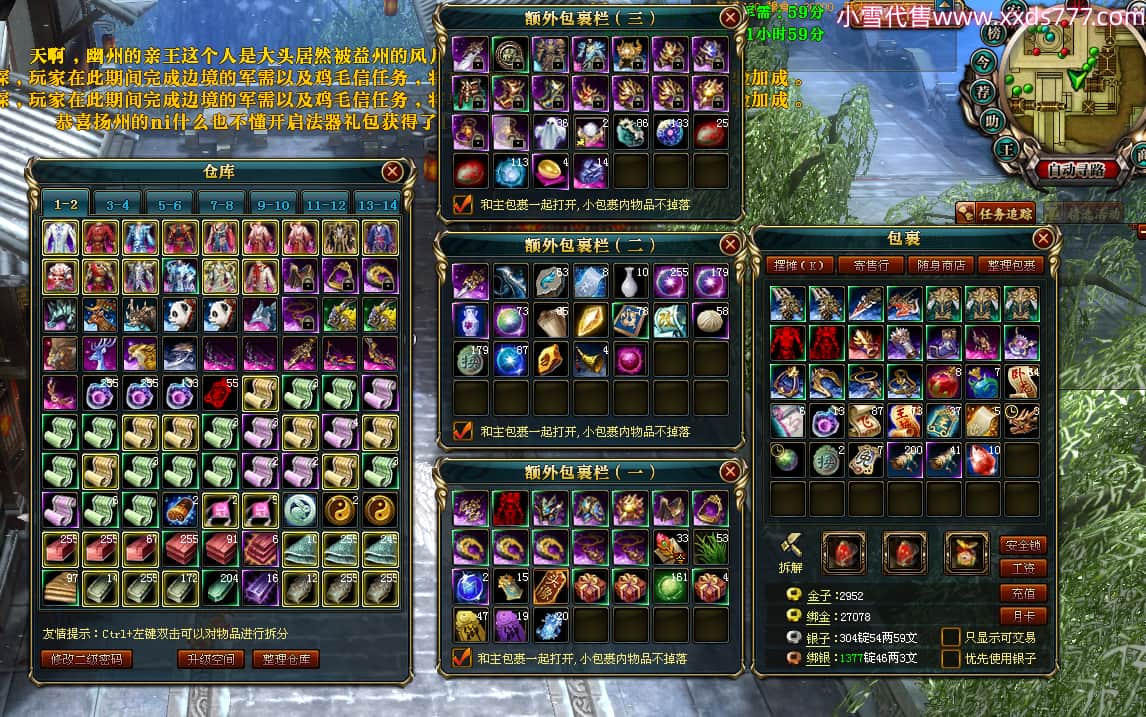1146x717 pixels.
Task: Activate the 安全锁 safety lock
Action: pos(1022,545)
